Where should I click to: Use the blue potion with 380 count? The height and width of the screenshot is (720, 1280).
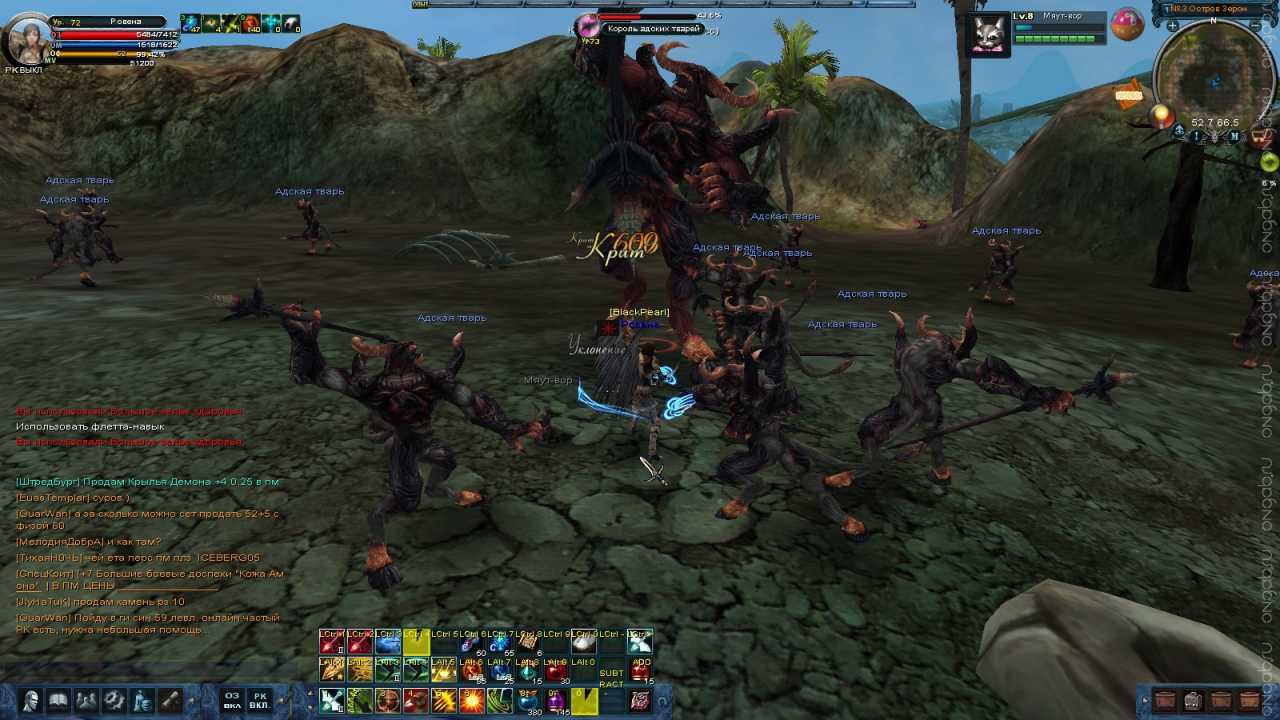coord(528,700)
